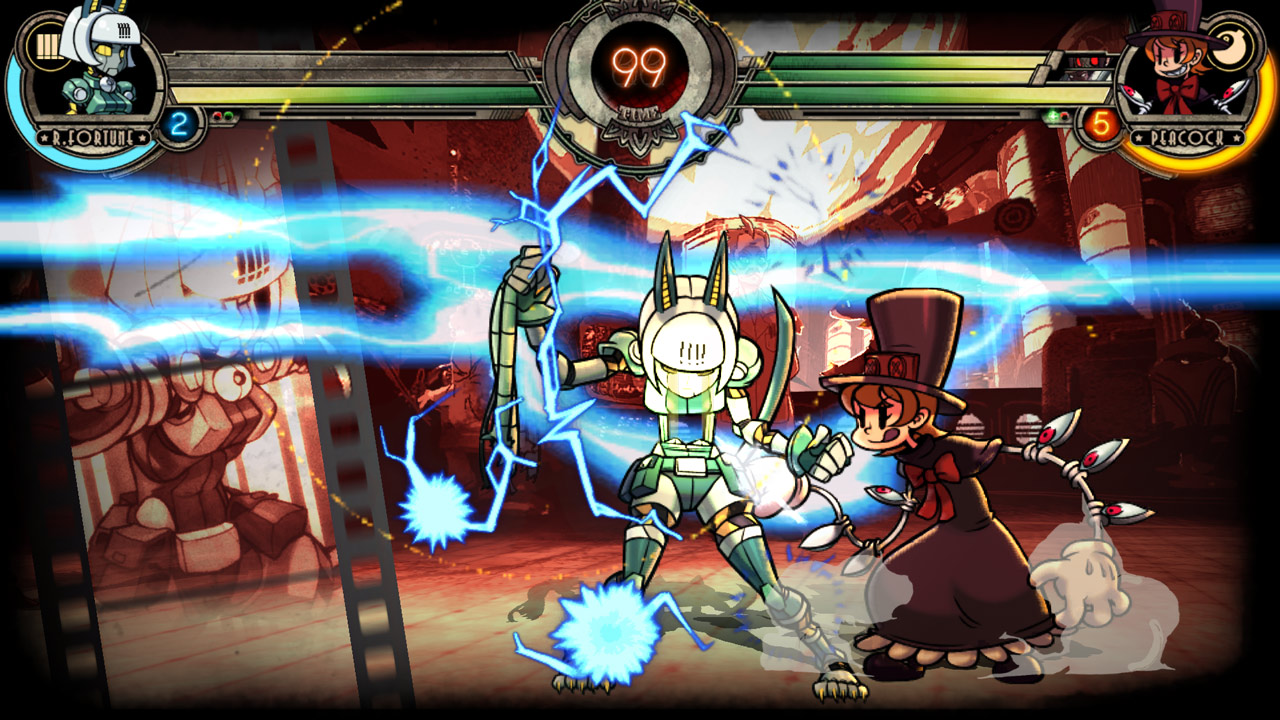This screenshot has height=720, width=1280.
Task: Click the glowing blue combo counter showing 2
Action: tap(179, 124)
